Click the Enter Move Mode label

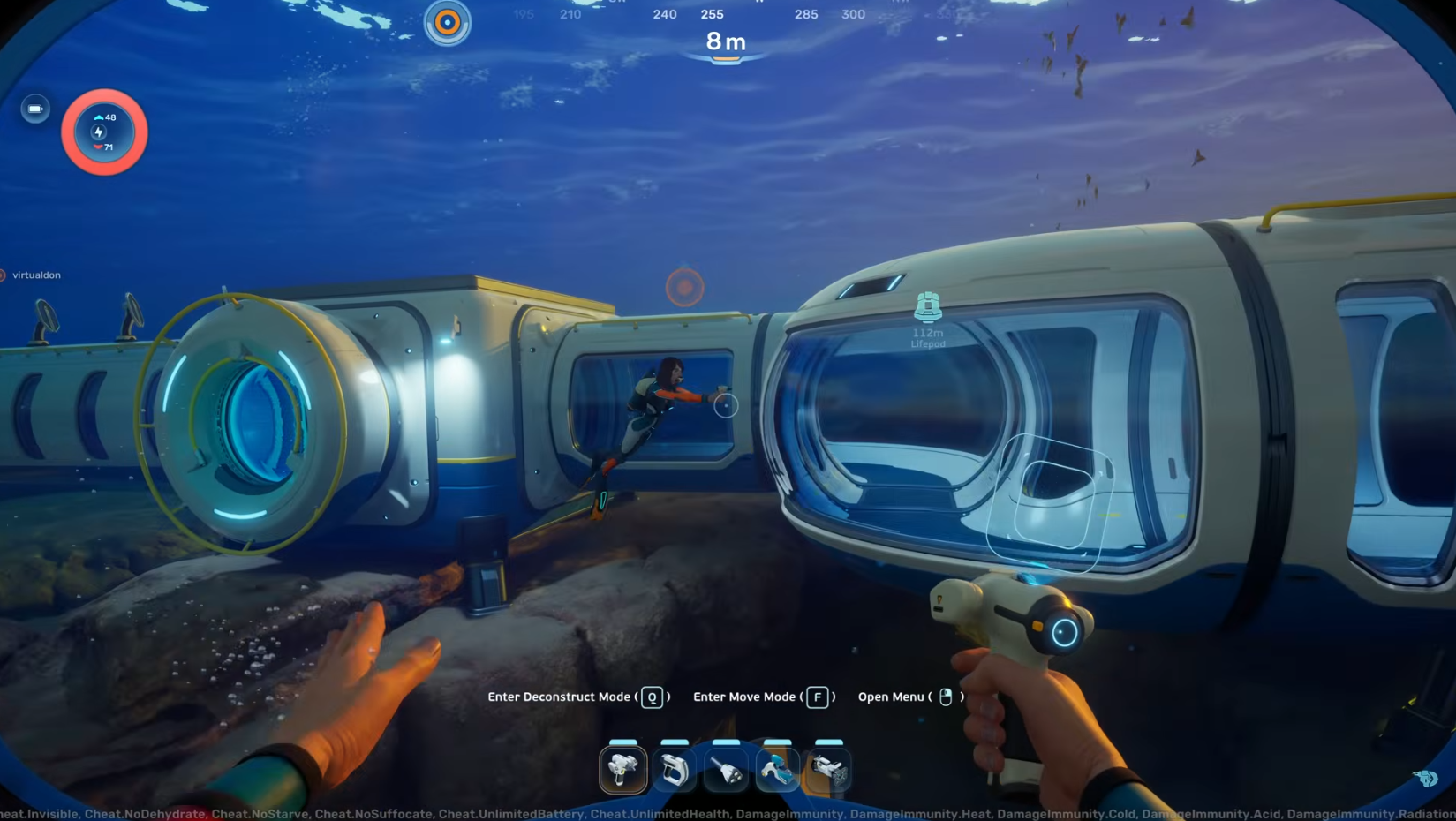click(x=743, y=697)
